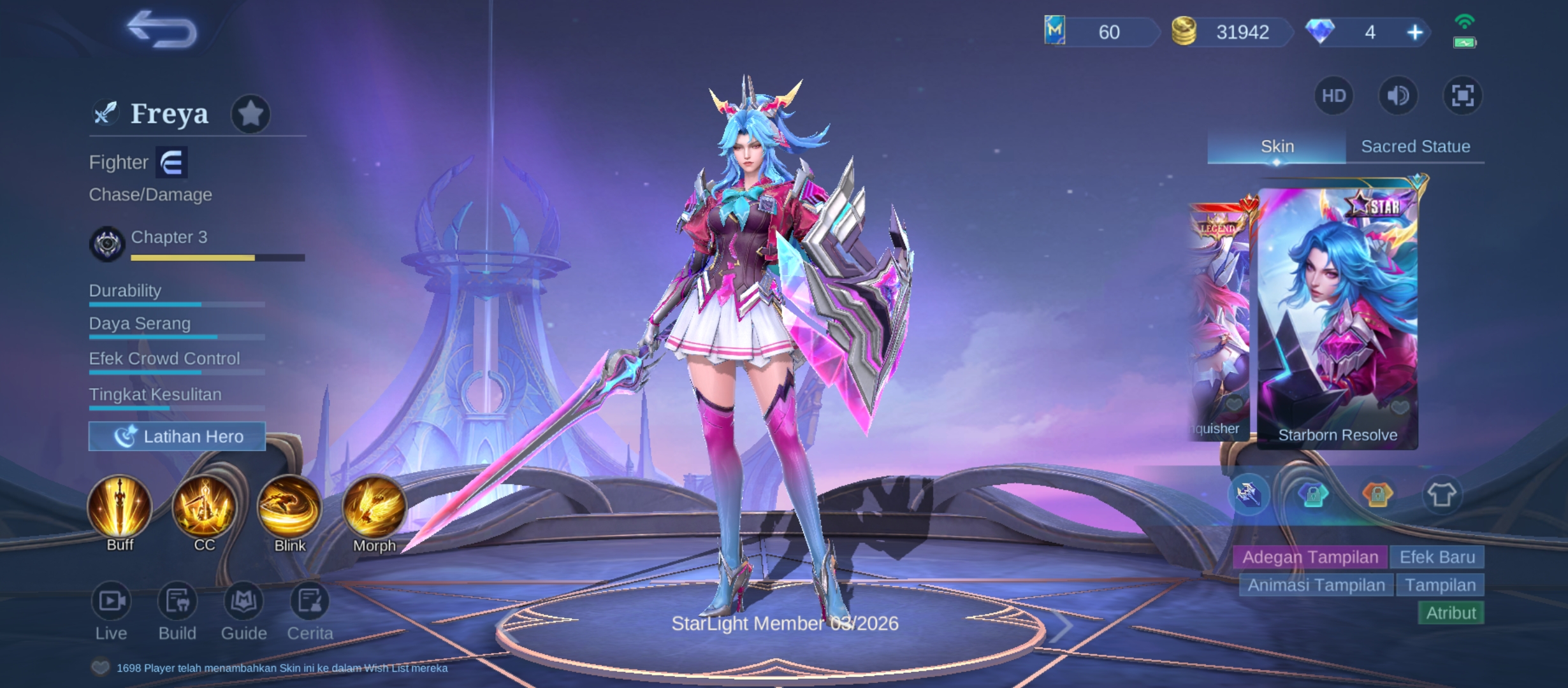Mute the game sound
Image resolution: width=1568 pixels, height=688 pixels.
[1398, 96]
